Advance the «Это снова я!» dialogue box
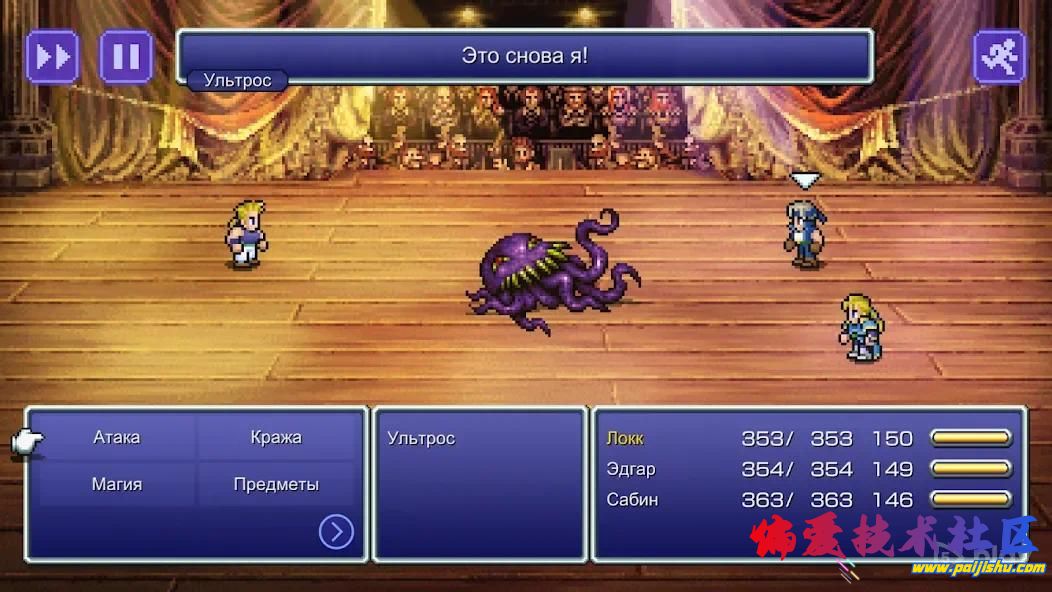 (x=524, y=56)
